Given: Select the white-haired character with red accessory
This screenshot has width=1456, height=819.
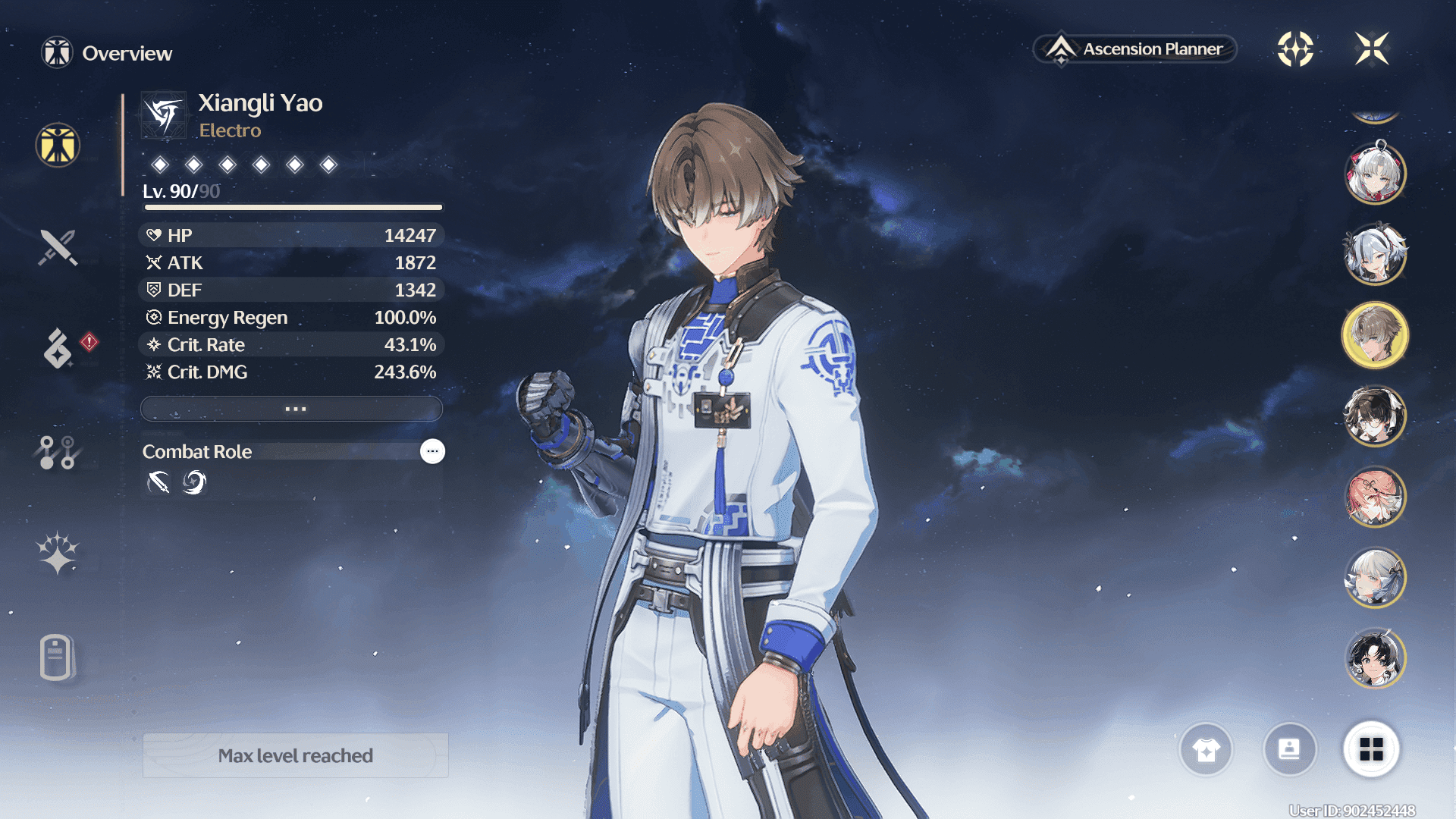Looking at the screenshot, I should (1375, 174).
